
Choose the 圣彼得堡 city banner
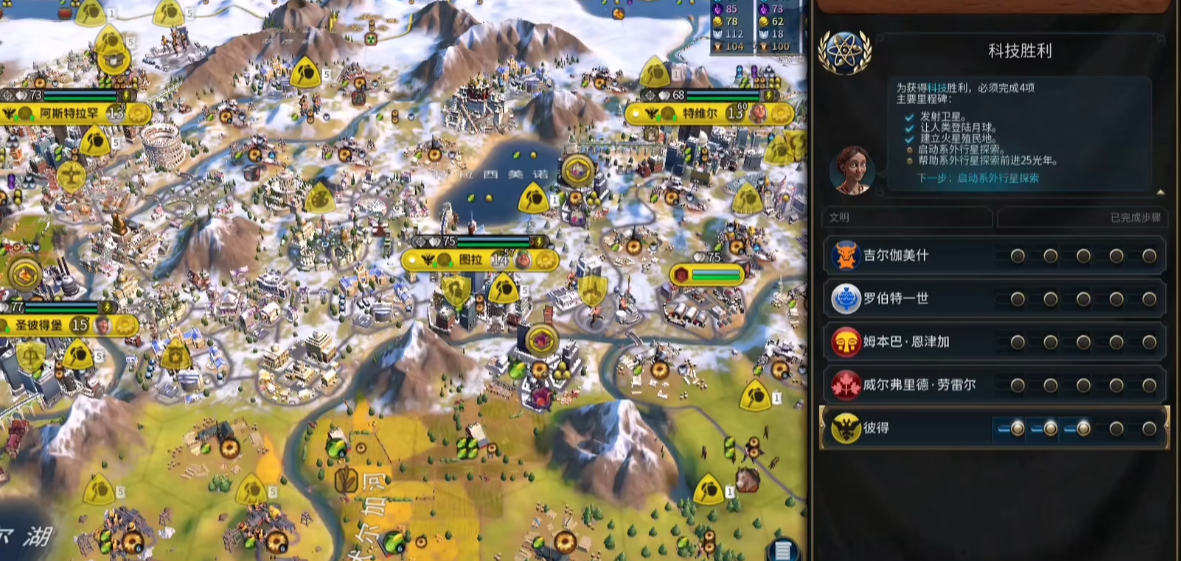[x=55, y=325]
